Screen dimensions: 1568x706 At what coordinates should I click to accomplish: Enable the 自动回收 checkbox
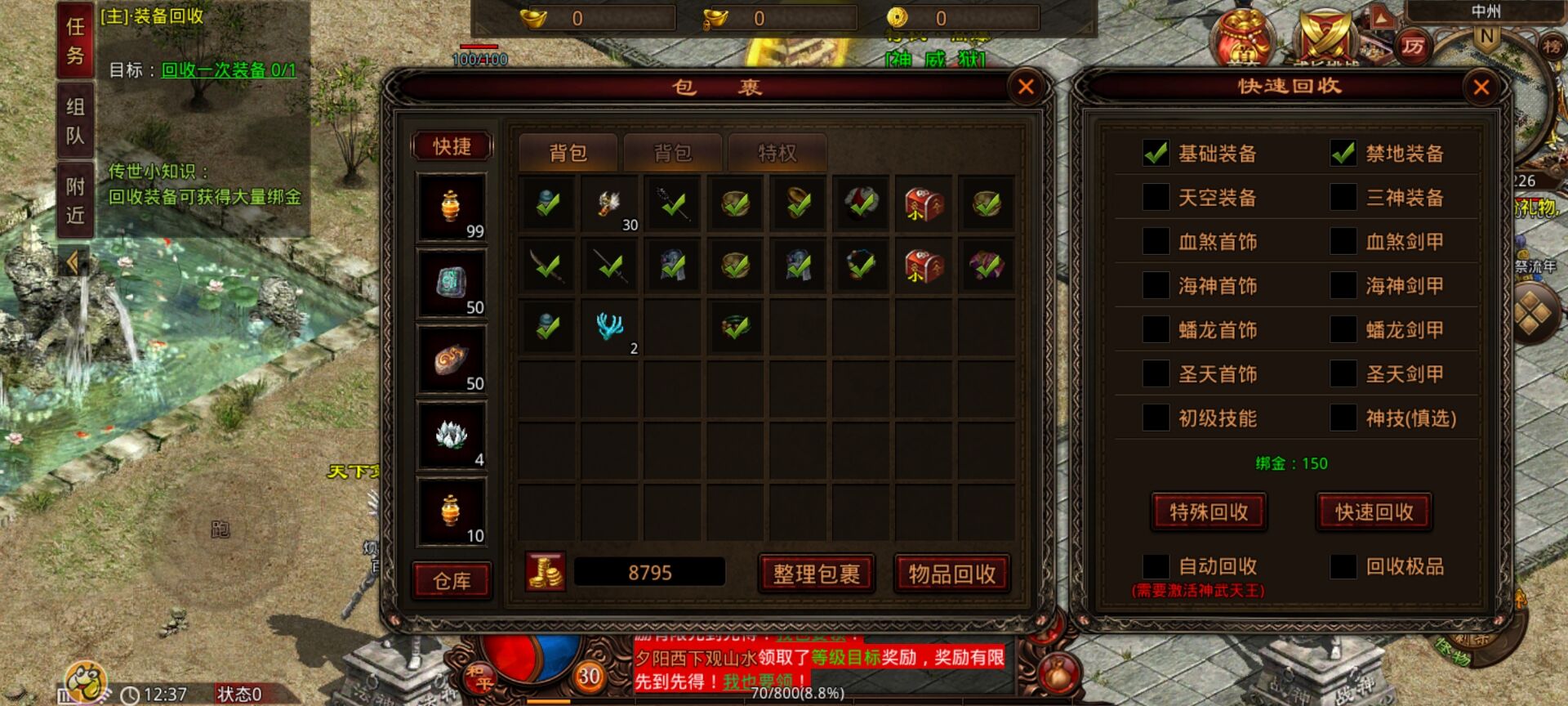pyautogui.click(x=1157, y=565)
